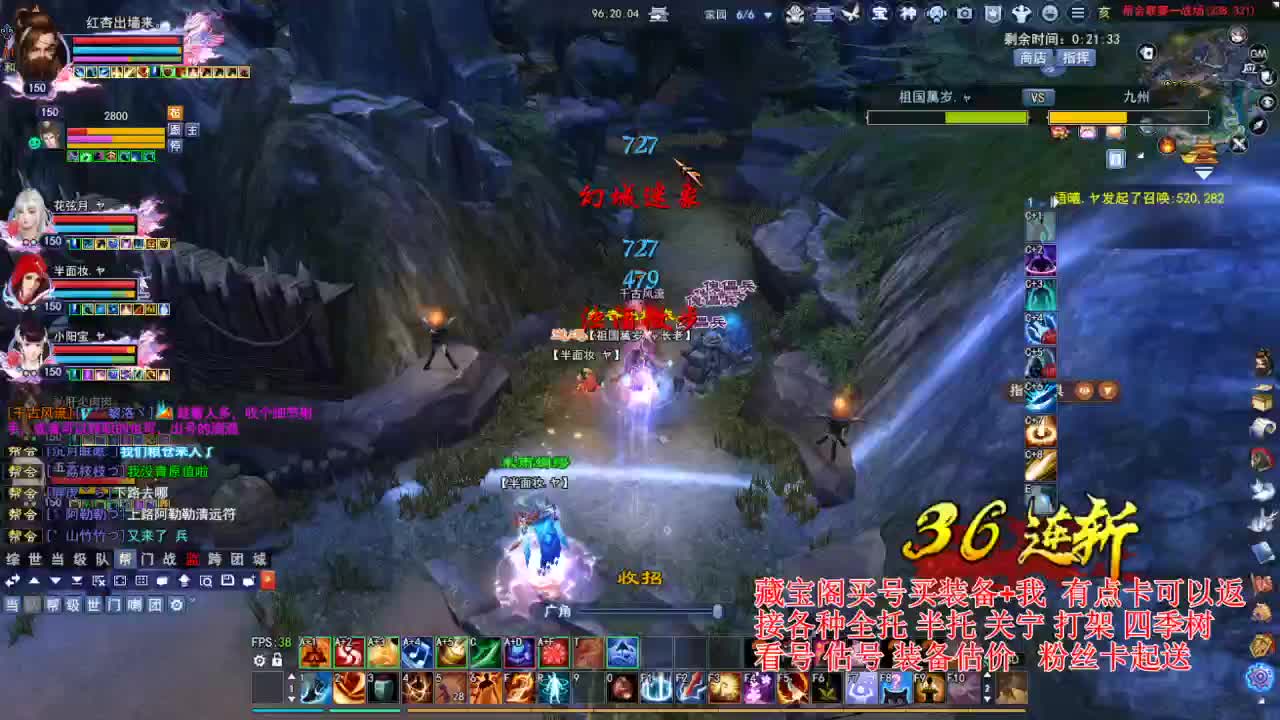Screen dimensions: 1280x720
Task: Open the chat settings gear icon
Action: [x=177, y=604]
